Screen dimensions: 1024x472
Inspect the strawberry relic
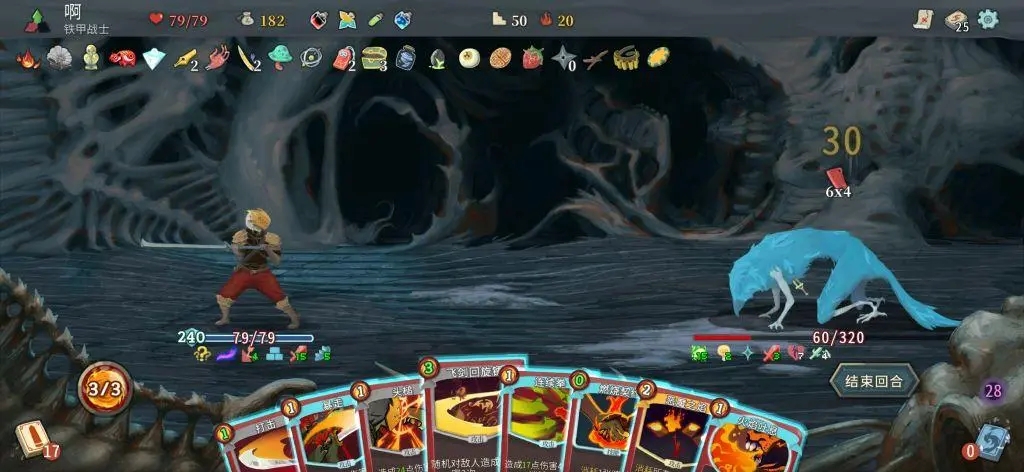(533, 58)
